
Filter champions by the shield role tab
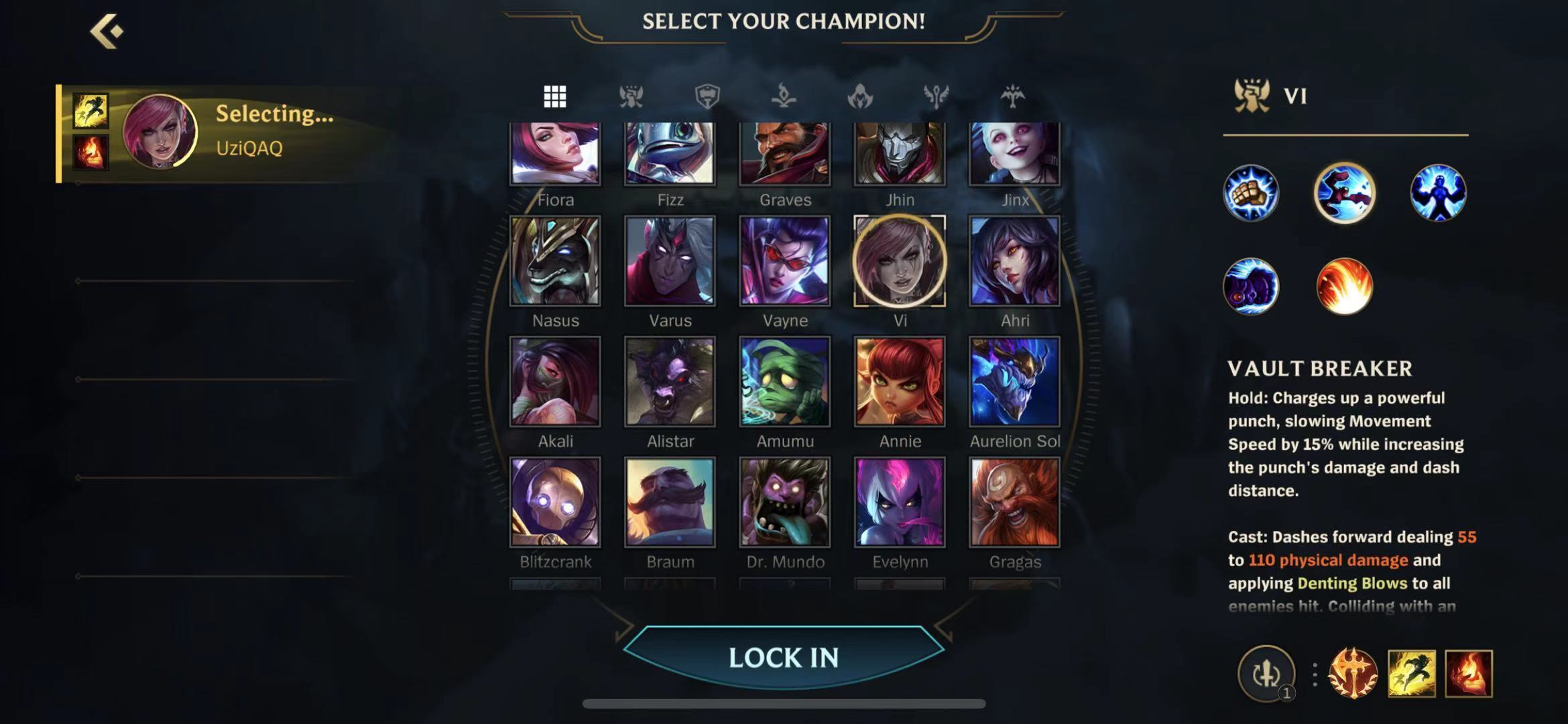click(x=707, y=97)
